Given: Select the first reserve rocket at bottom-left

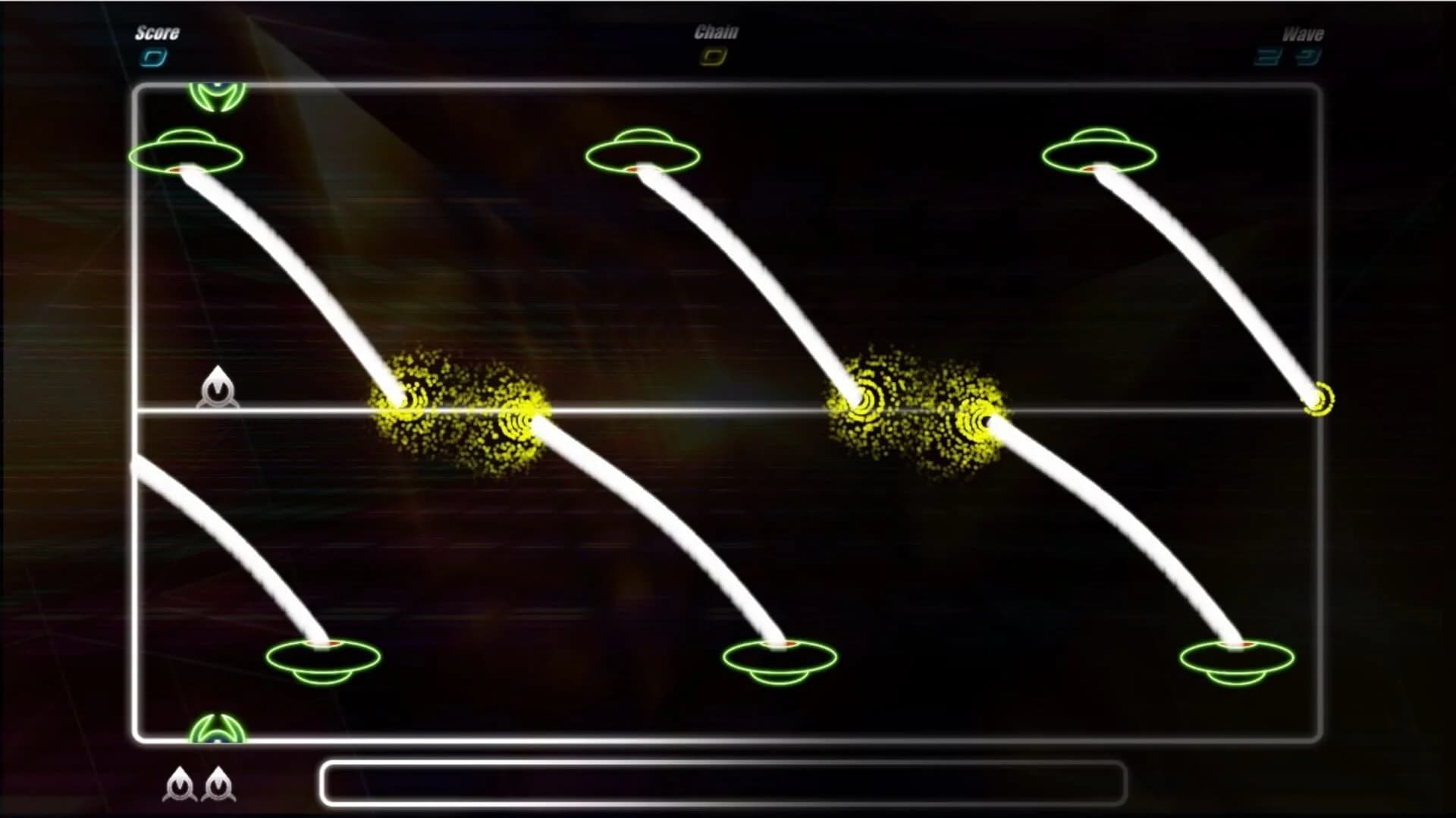Looking at the screenshot, I should click(x=180, y=786).
